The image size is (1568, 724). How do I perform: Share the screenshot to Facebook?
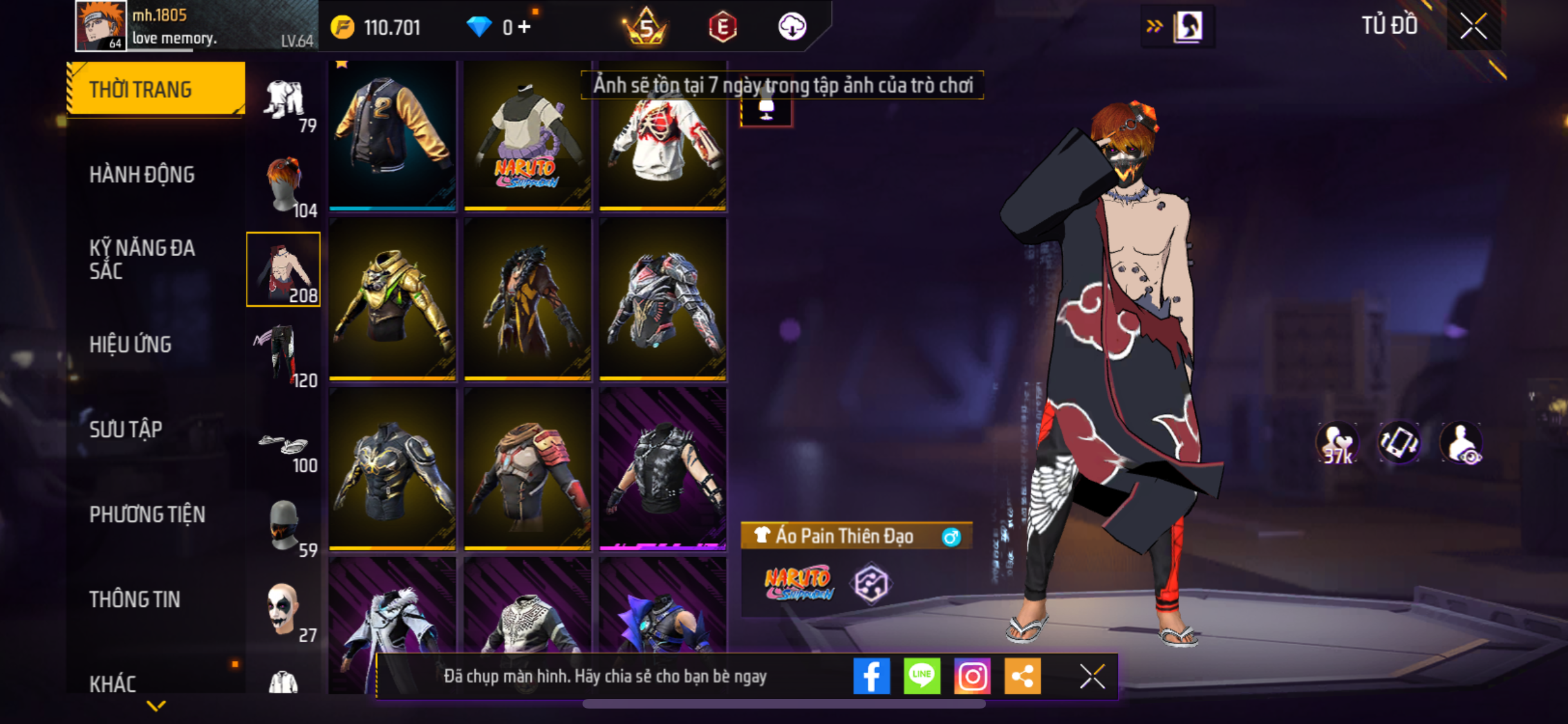872,676
